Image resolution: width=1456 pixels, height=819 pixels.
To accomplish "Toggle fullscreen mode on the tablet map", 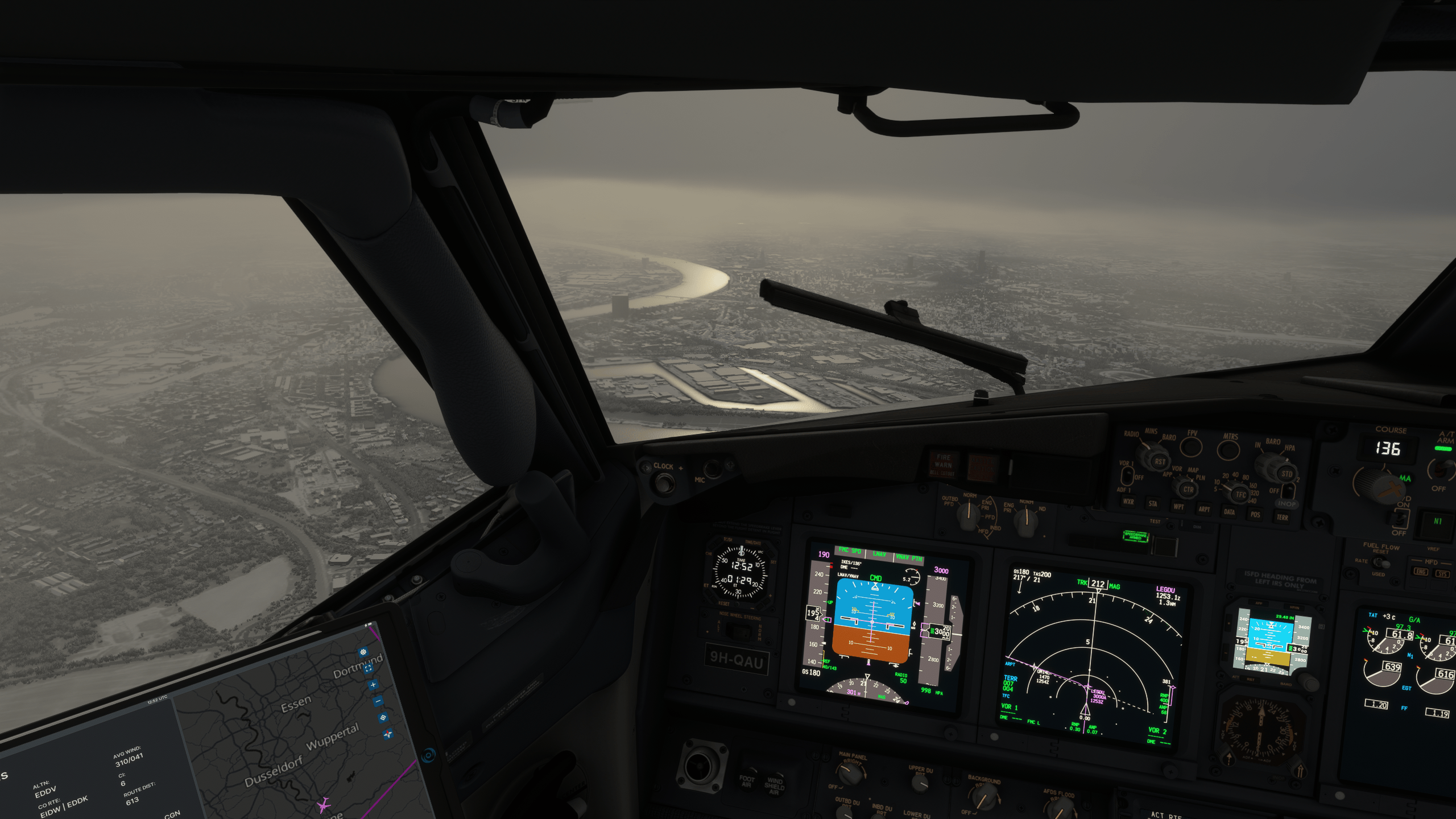I will 368,668.
